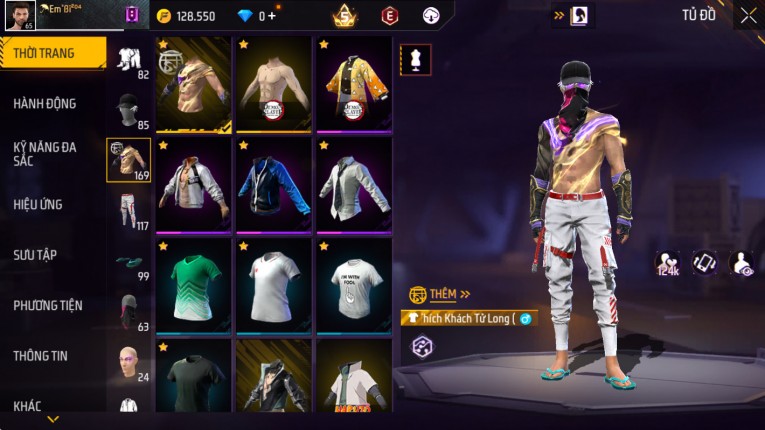
Task: Close the wardrobe with the X button
Action: (748, 16)
